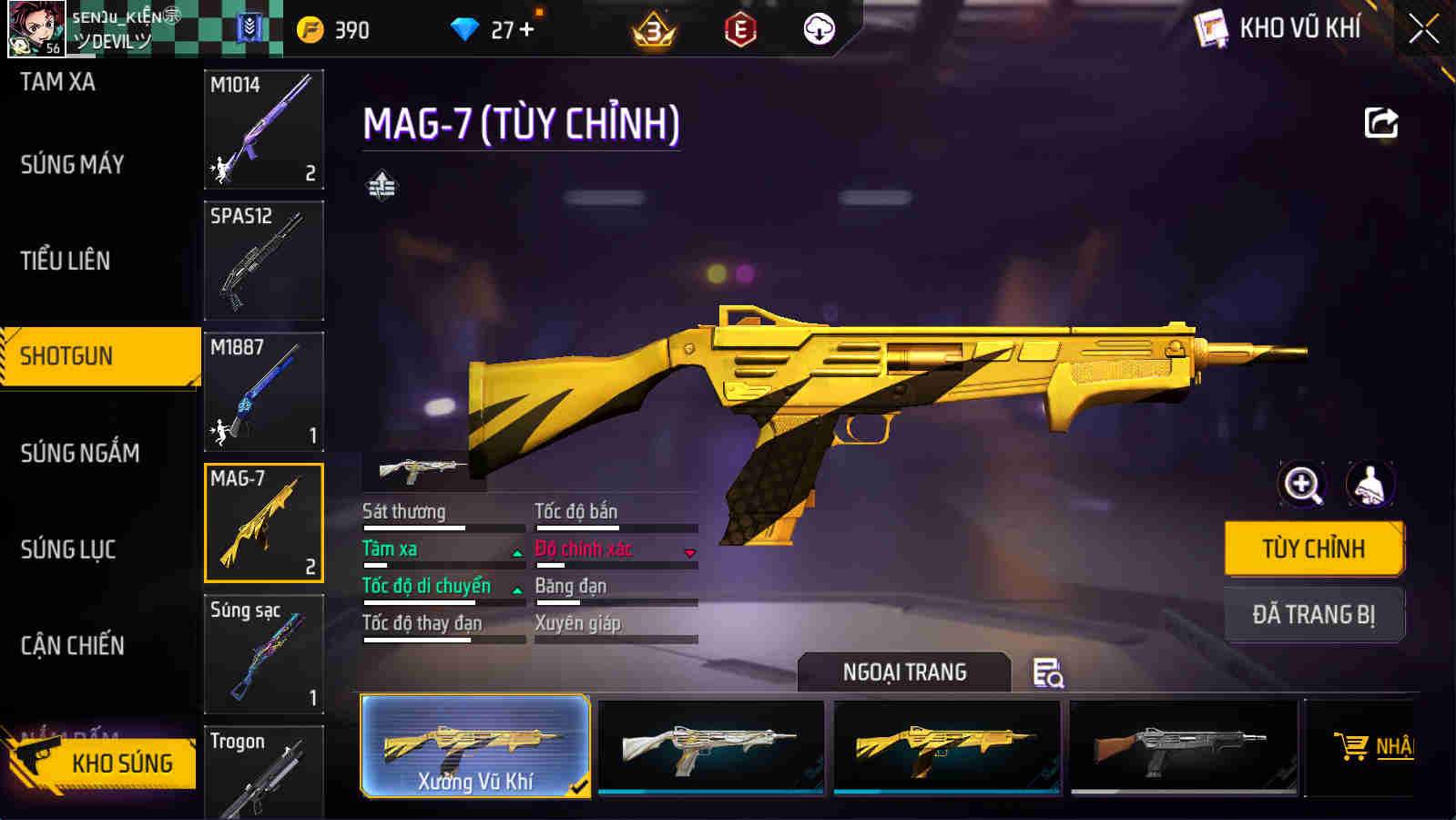The image size is (1456, 820).
Task: Click the red down arrow beside Độ chính xác
Action: pyautogui.click(x=692, y=552)
